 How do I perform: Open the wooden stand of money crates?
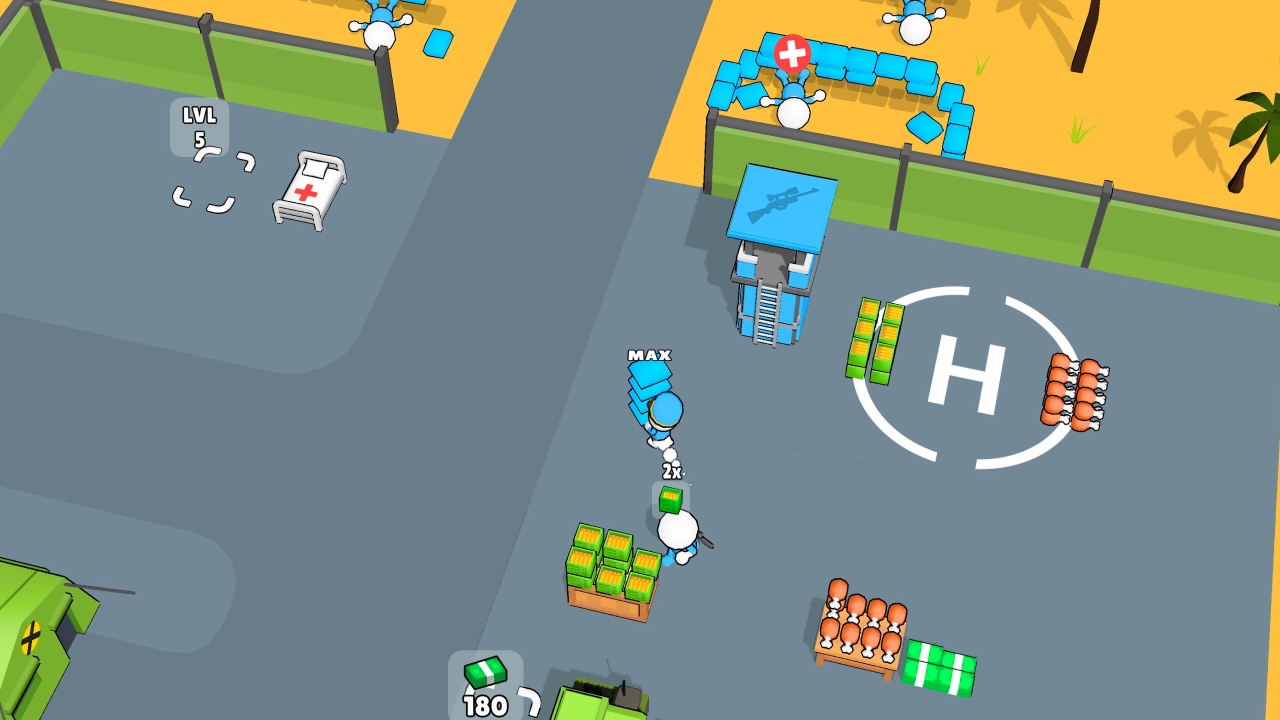click(612, 572)
